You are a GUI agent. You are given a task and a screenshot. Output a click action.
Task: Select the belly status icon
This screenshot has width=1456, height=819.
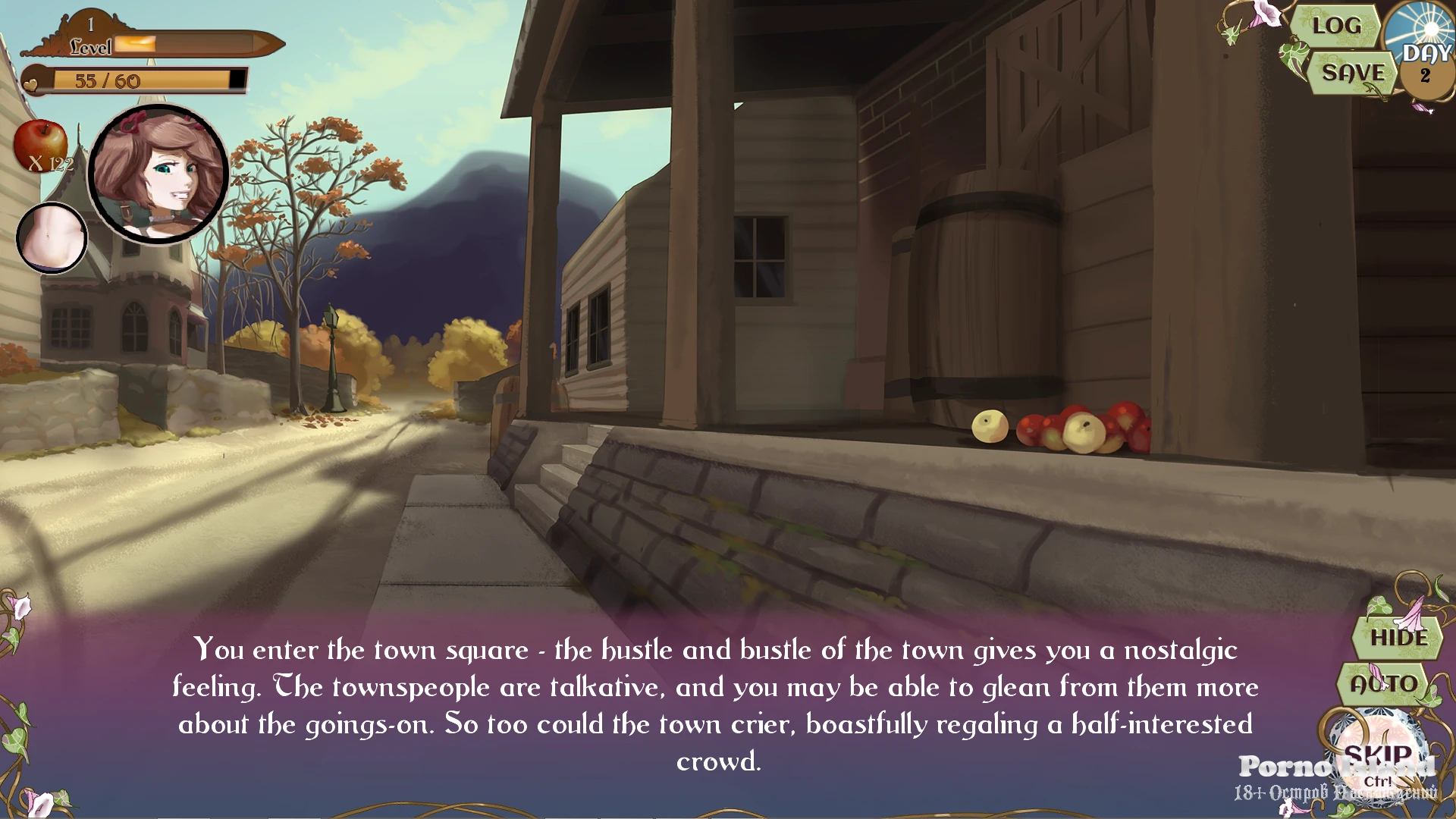[52, 238]
